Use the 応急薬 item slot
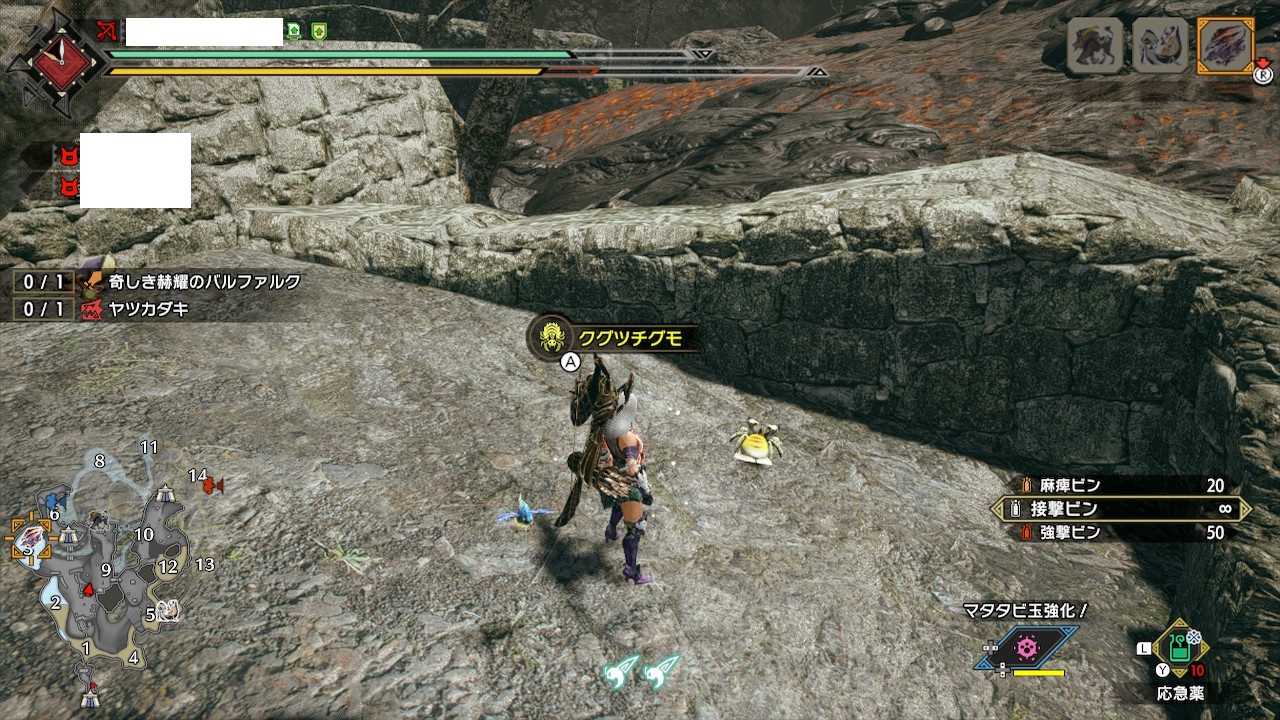Image resolution: width=1280 pixels, height=720 pixels. point(1180,652)
